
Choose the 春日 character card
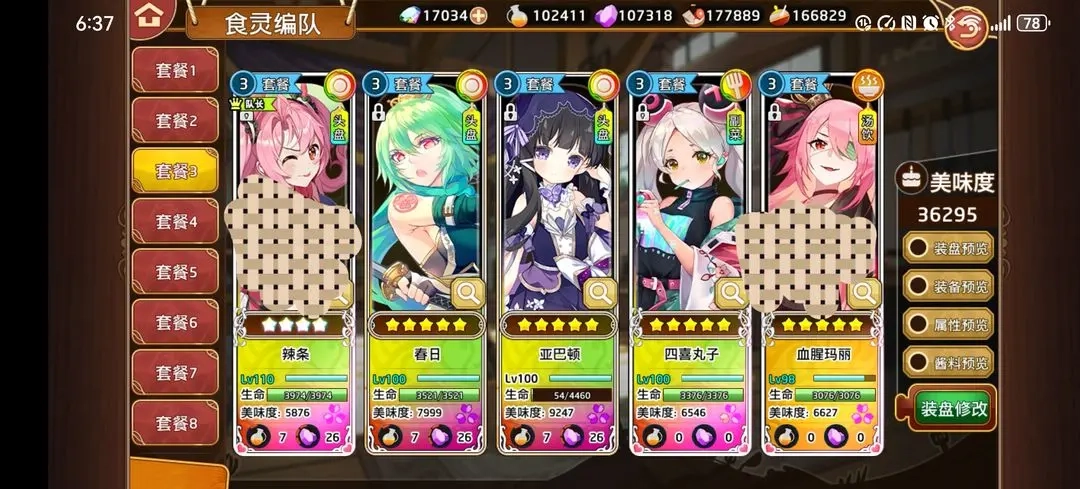[424, 200]
